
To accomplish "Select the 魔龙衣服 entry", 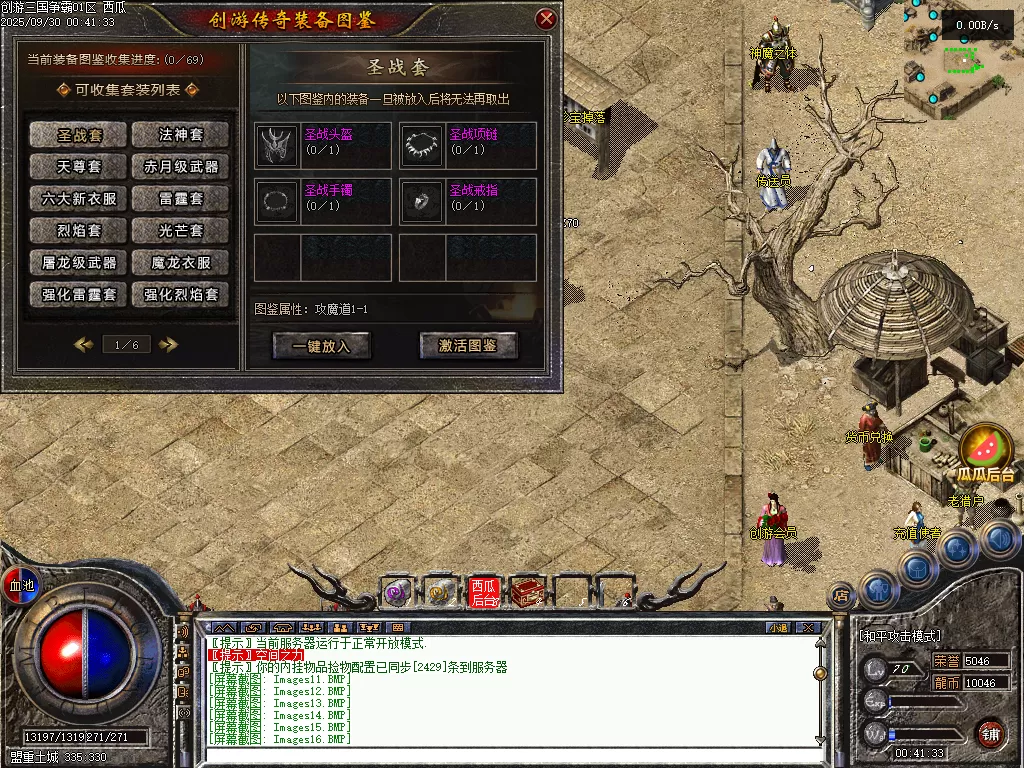I will tap(180, 263).
